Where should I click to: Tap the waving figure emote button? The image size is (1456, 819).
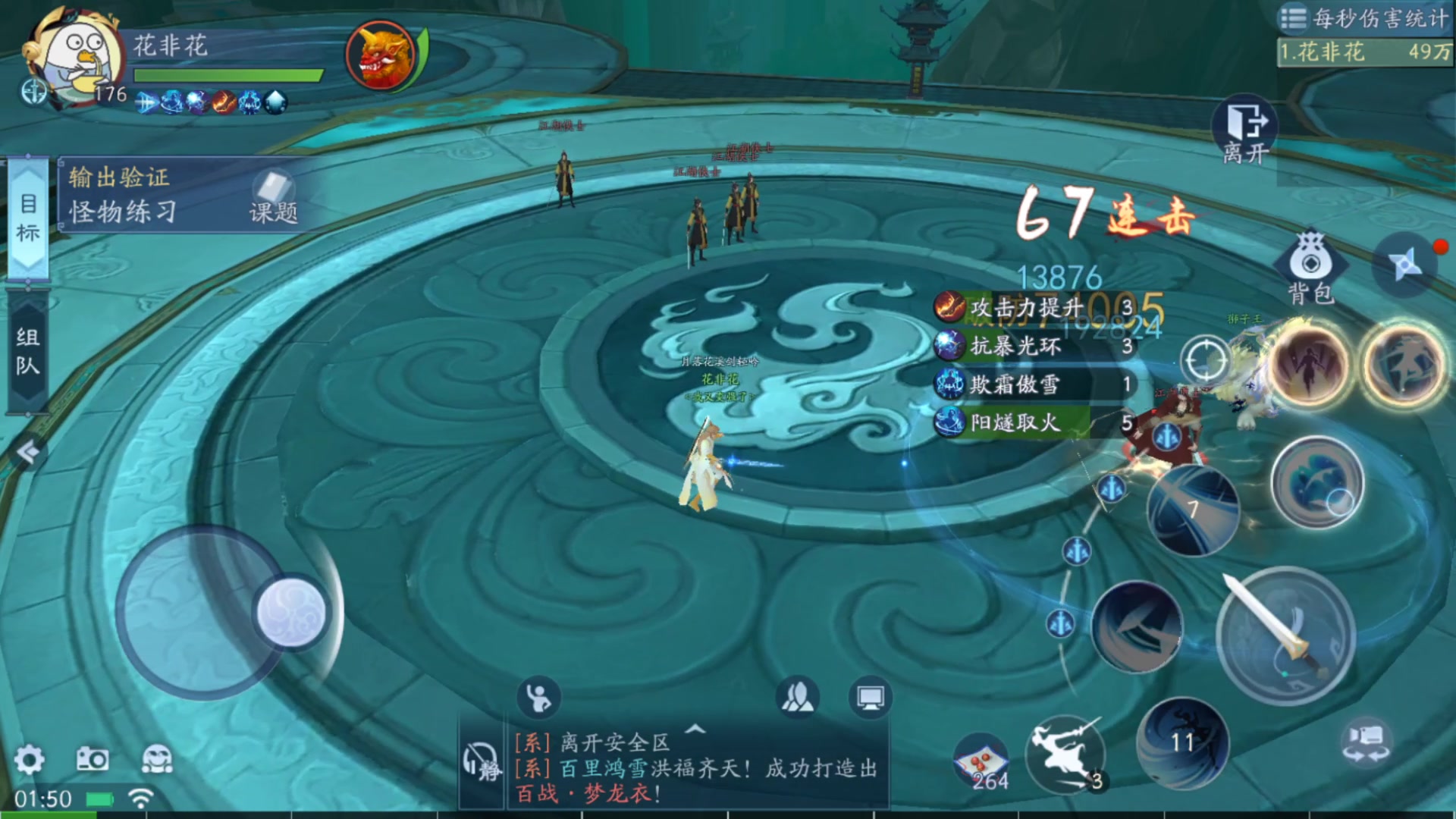pyautogui.click(x=538, y=698)
